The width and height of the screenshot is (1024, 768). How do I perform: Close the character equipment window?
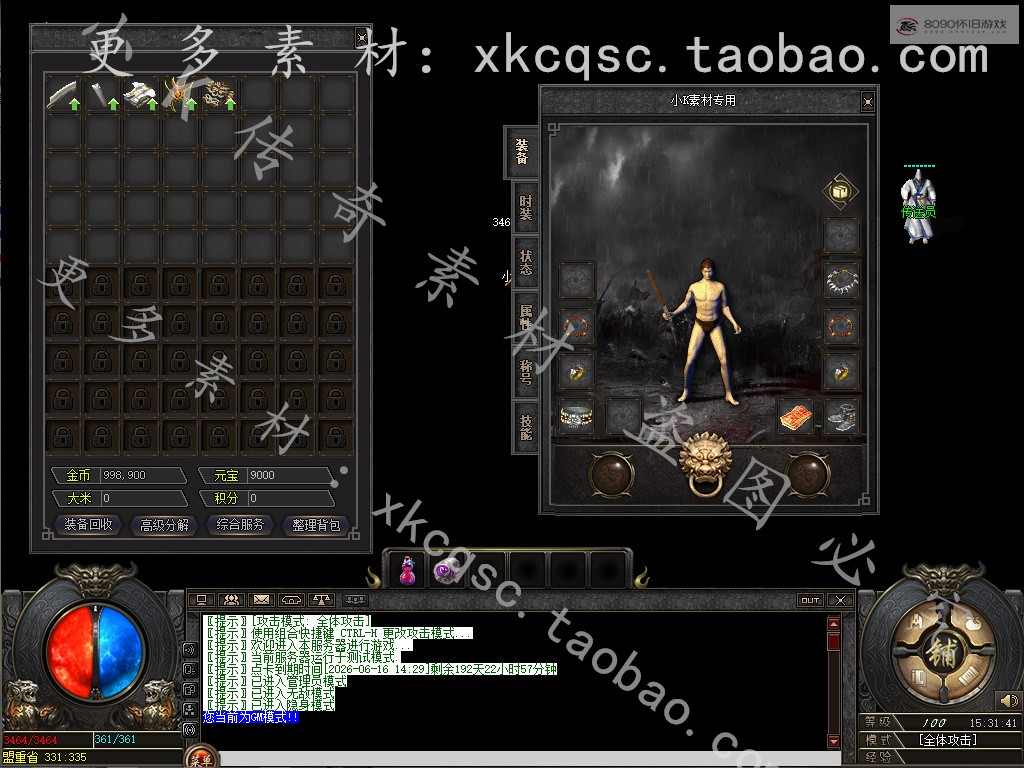coord(867,101)
